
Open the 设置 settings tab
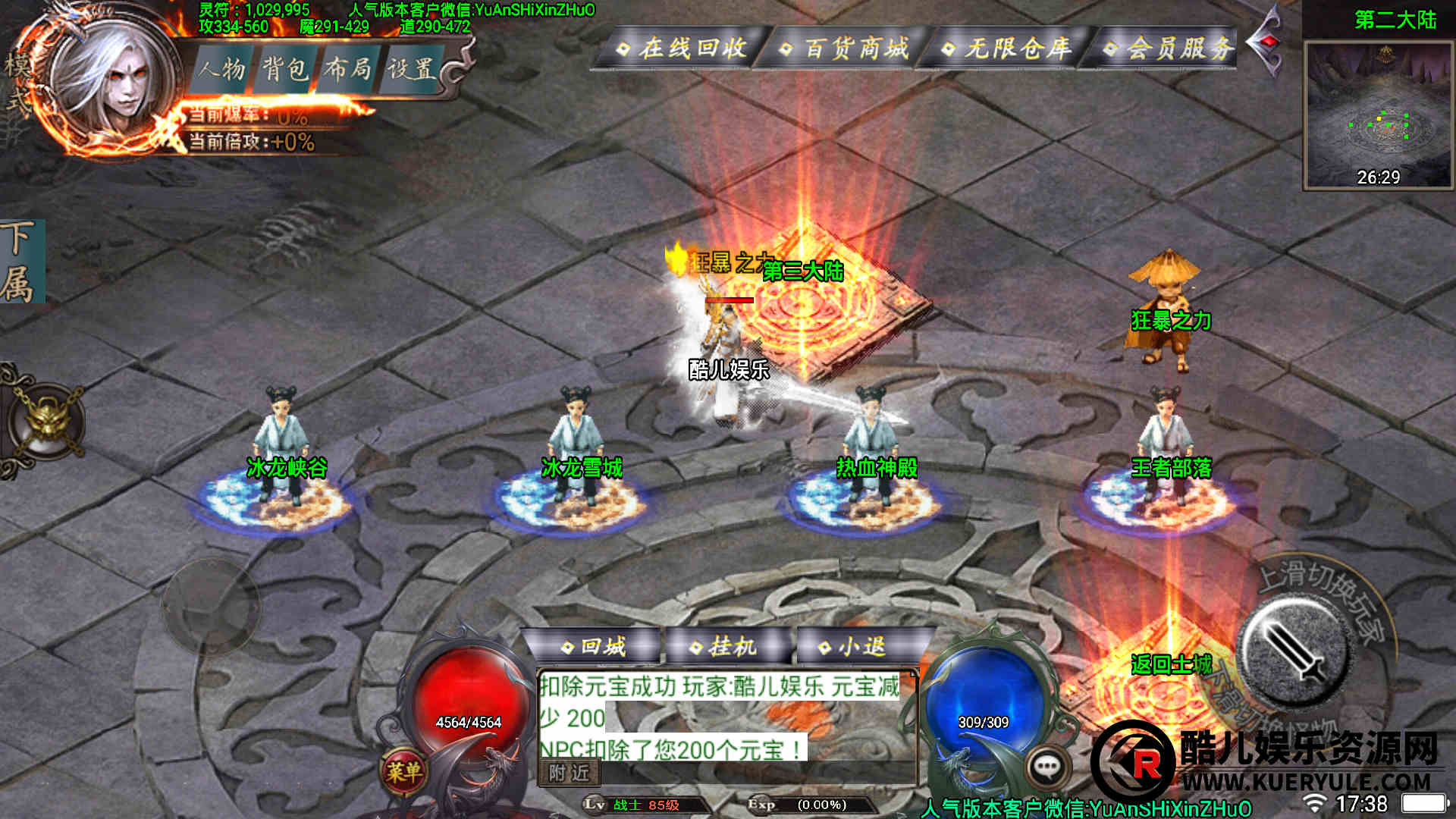tap(412, 69)
